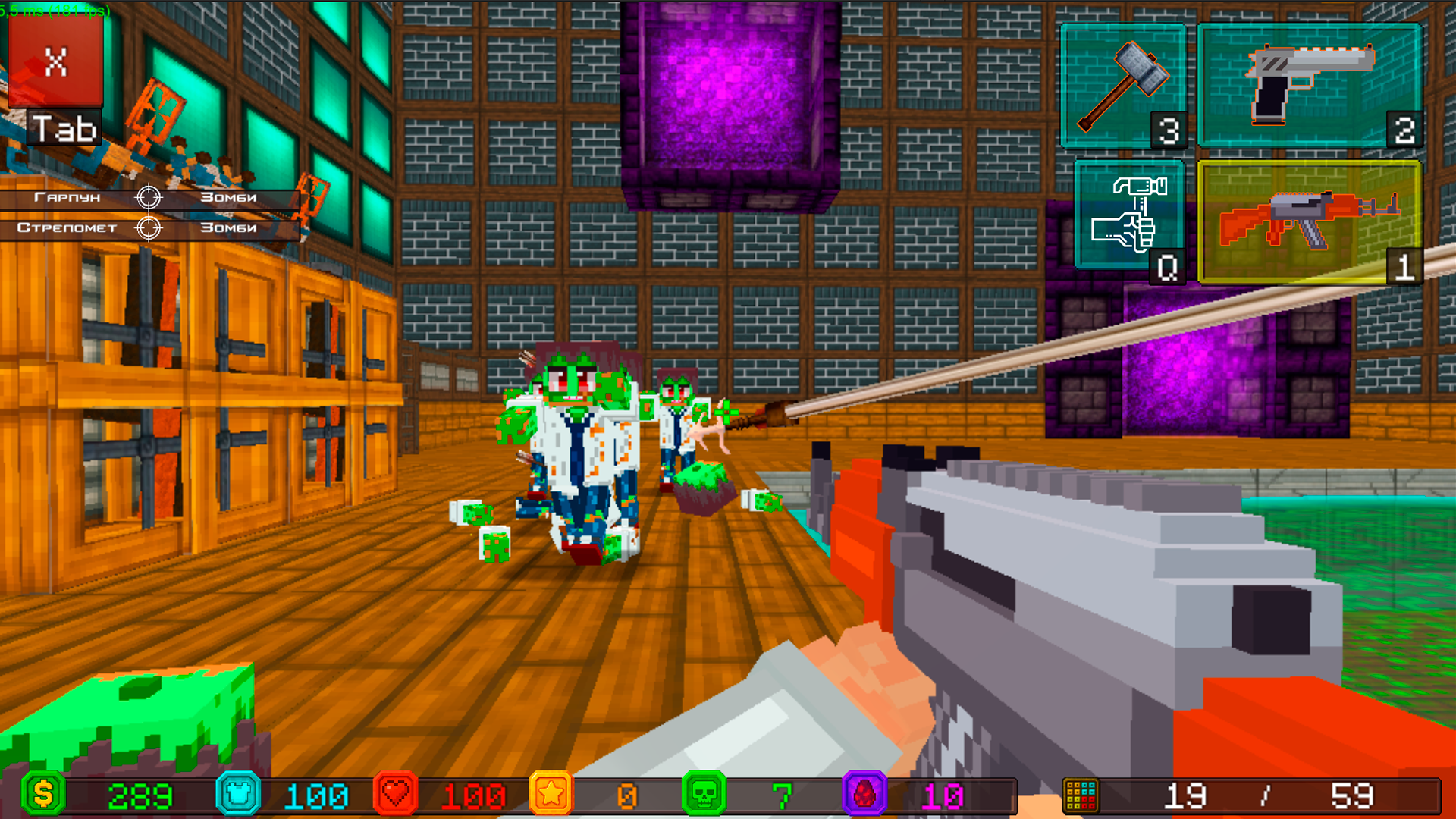This screenshot has height=819, width=1456.
Task: Click the FPS counter in the top-left corner
Action: coord(53,12)
